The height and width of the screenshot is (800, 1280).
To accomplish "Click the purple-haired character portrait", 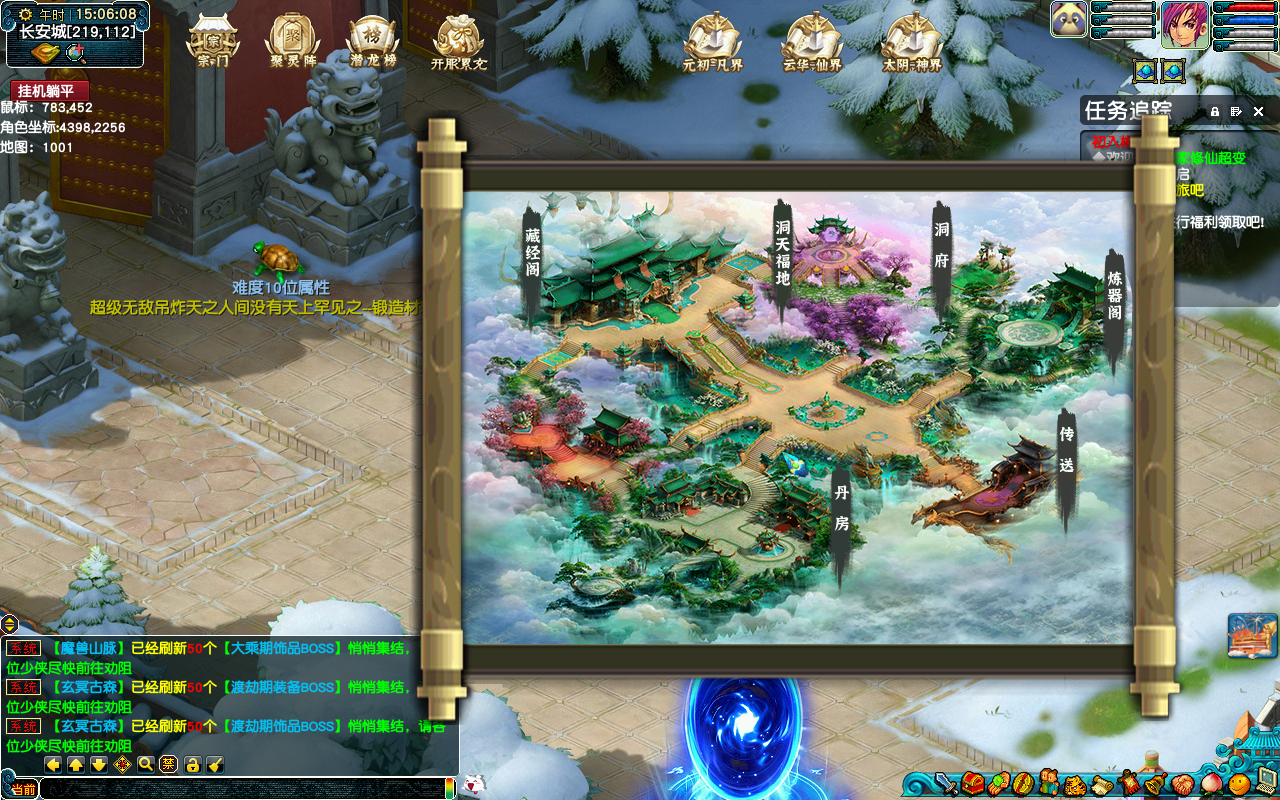I will 1185,24.
